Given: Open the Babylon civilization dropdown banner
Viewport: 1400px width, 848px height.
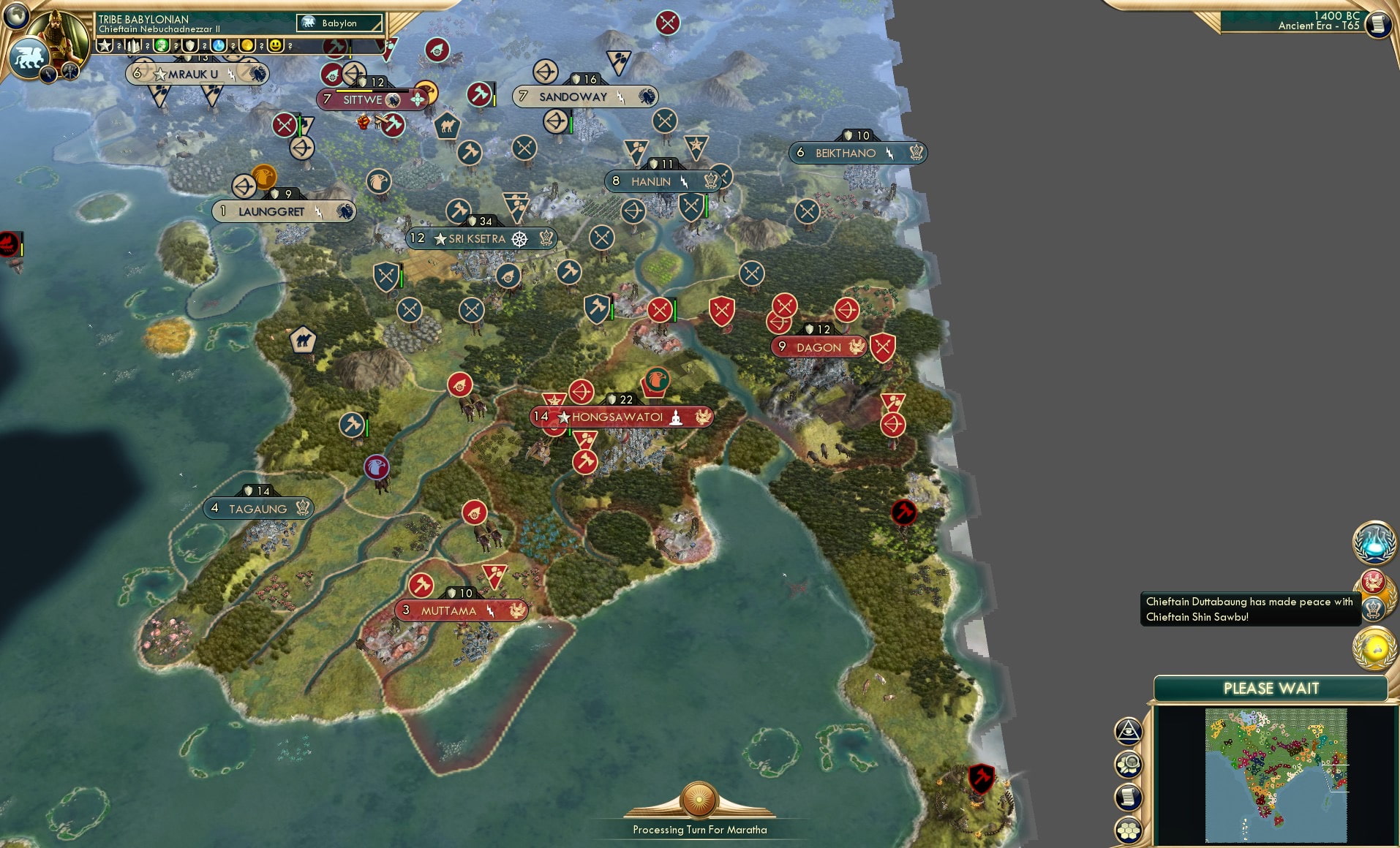Looking at the screenshot, I should (338, 23).
